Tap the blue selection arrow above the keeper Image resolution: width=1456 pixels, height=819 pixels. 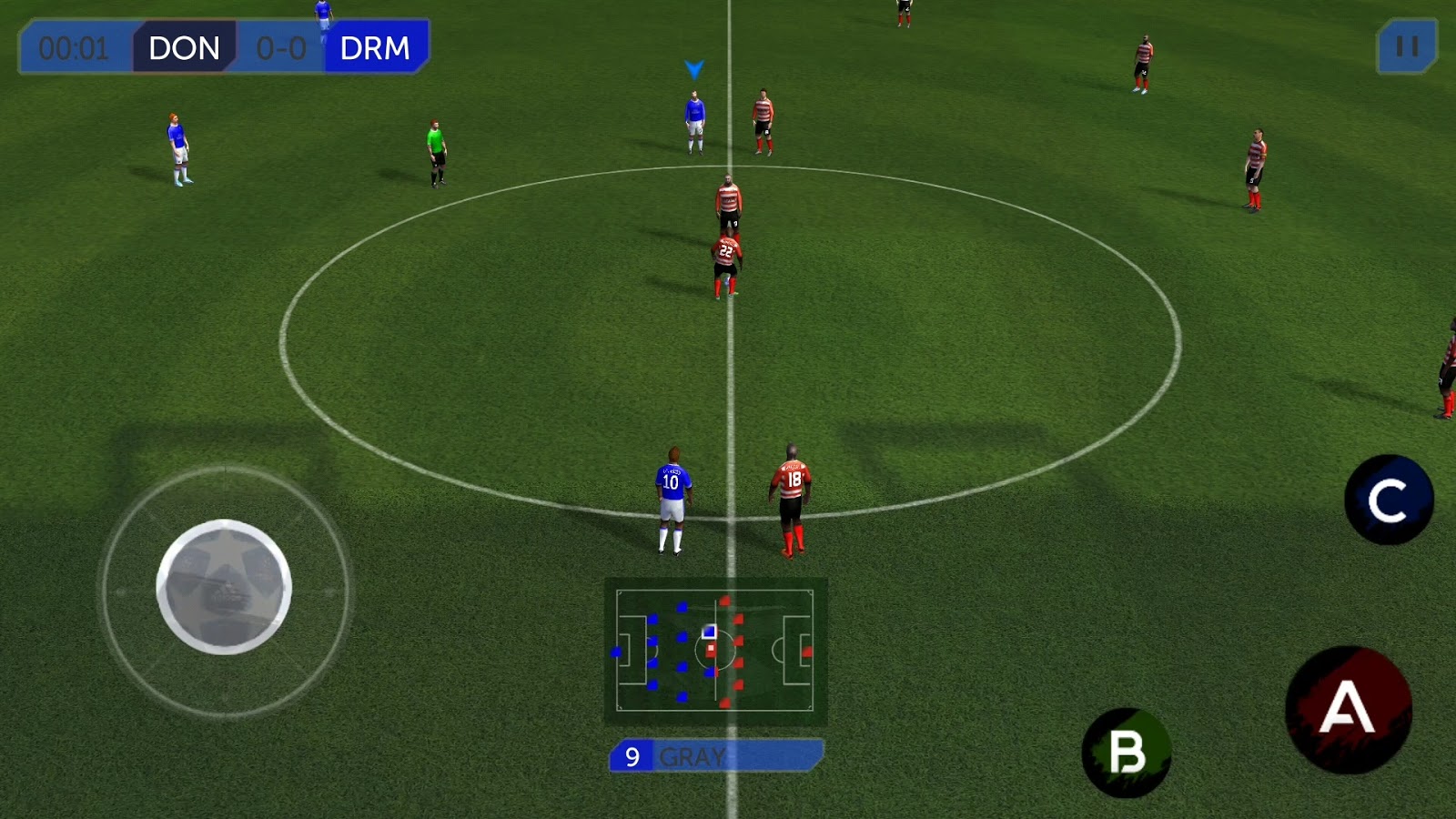(693, 66)
